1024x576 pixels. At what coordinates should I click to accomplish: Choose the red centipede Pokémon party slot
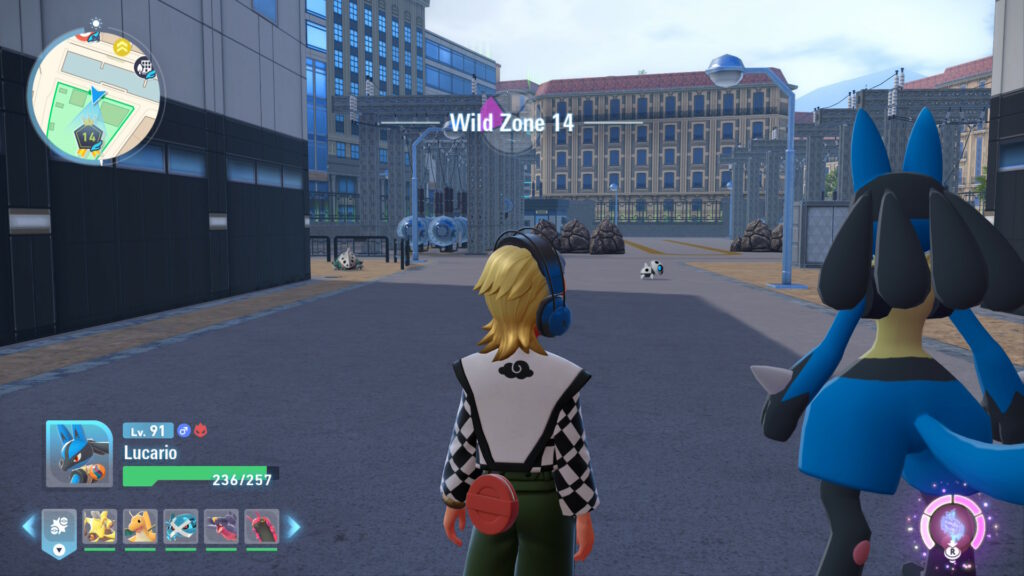262,526
